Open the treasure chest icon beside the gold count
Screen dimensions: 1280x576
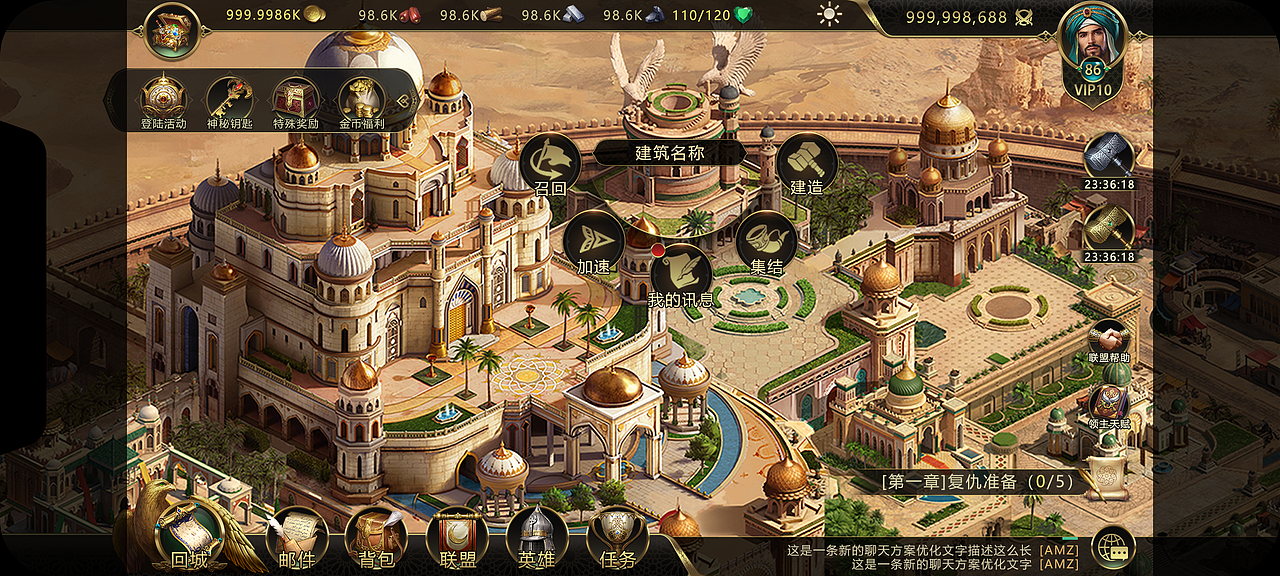(173, 31)
